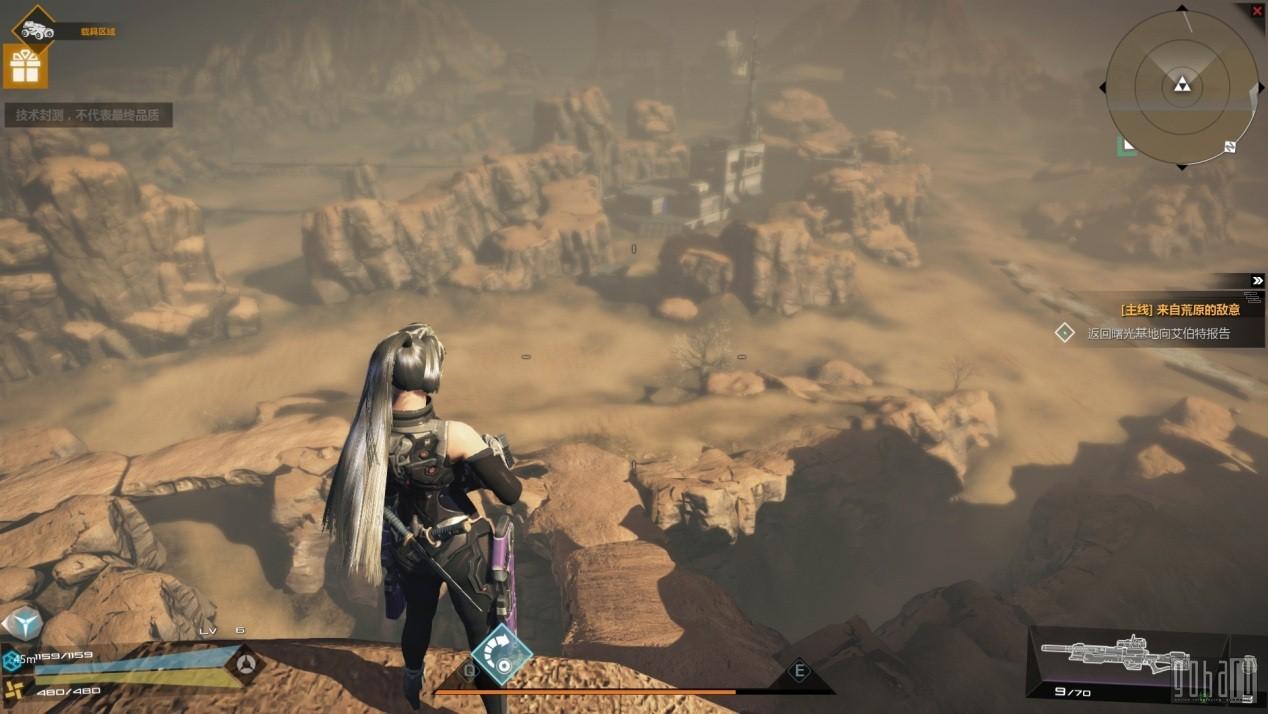Click the green marker at the minimap edge
Image resolution: width=1268 pixels, height=714 pixels.
[x=1127, y=146]
